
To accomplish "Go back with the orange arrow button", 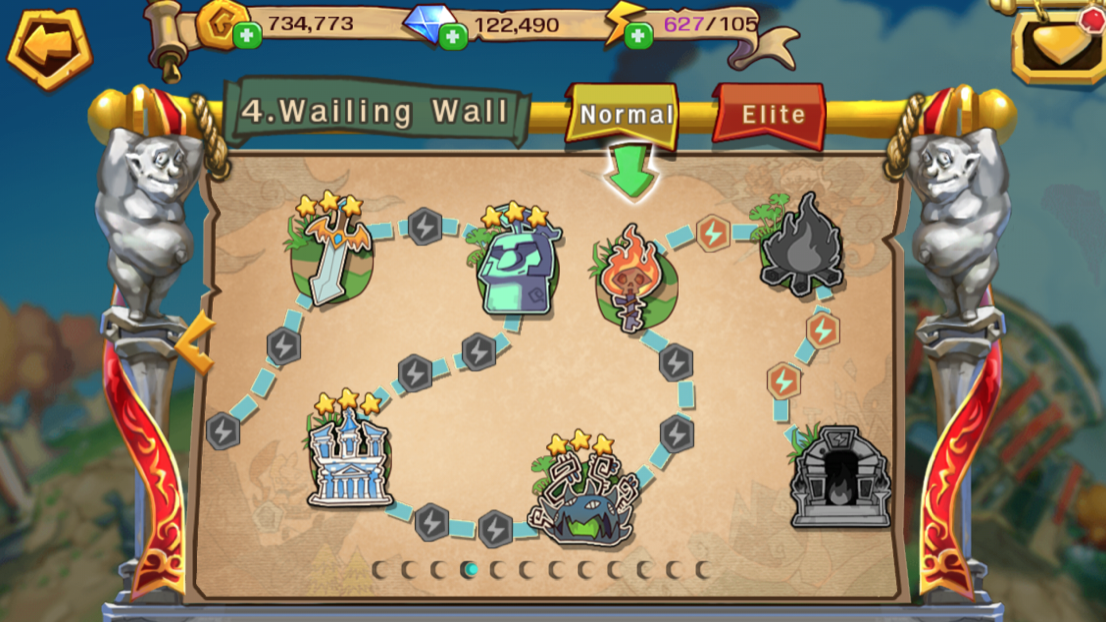I will point(48,47).
